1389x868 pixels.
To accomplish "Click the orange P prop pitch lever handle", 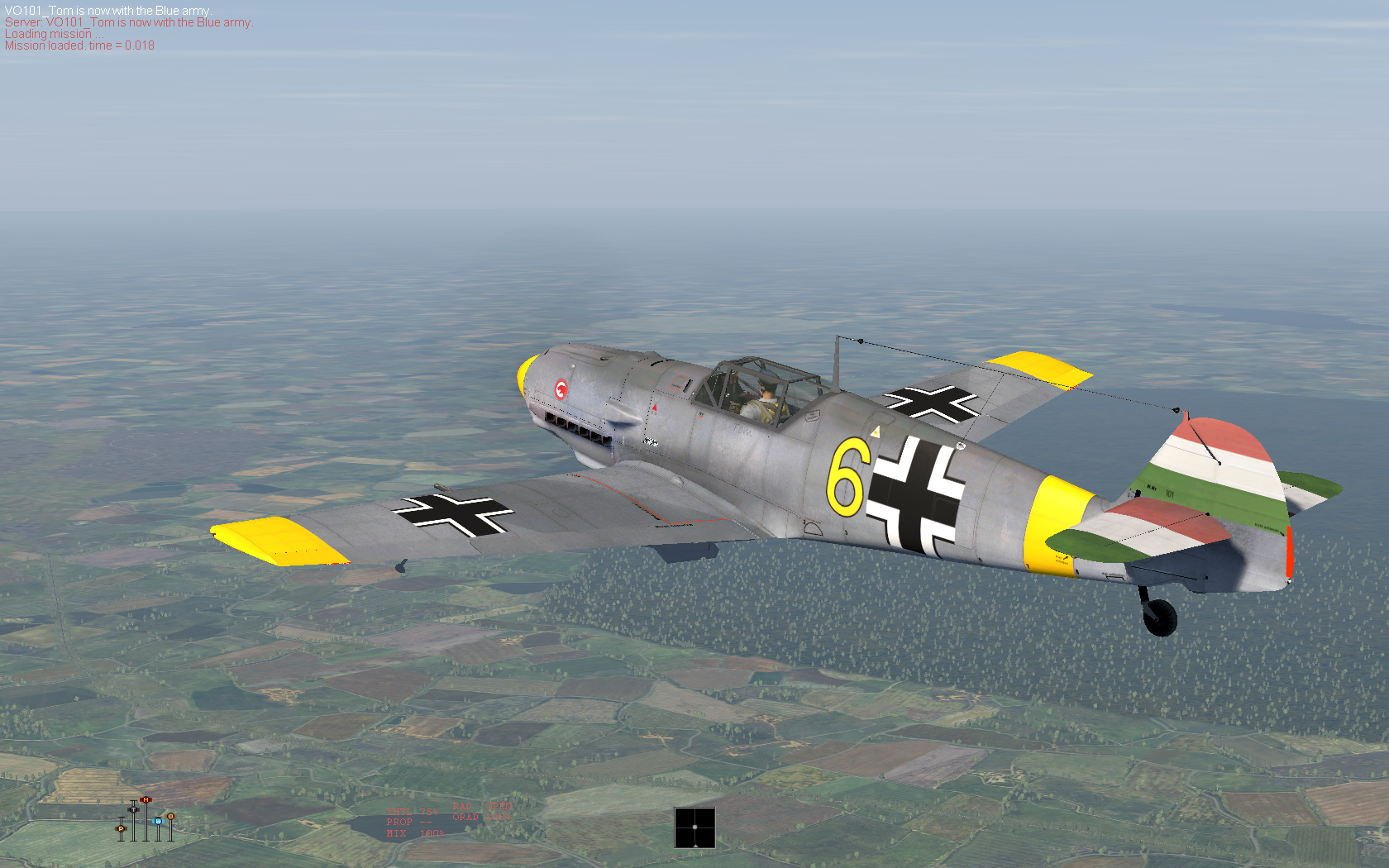I will tap(121, 827).
